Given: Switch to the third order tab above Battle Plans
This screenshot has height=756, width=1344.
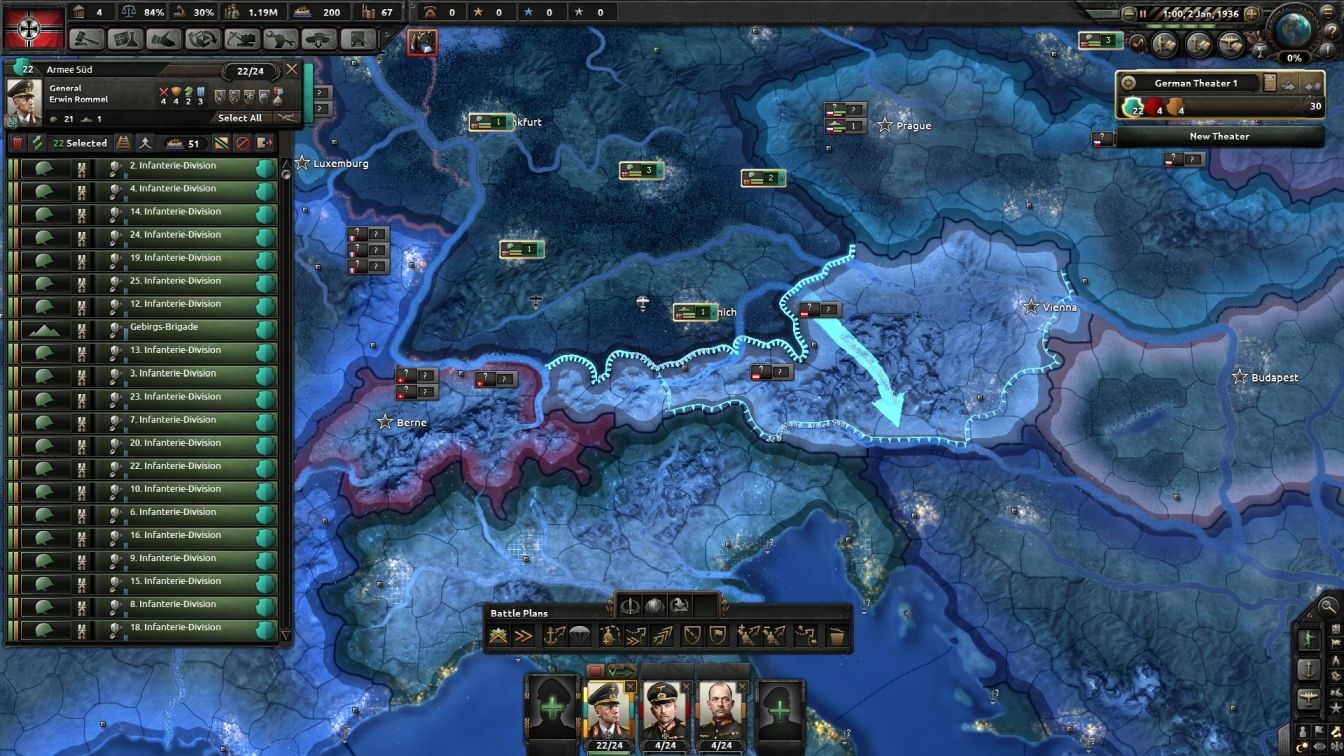Looking at the screenshot, I should (x=680, y=605).
